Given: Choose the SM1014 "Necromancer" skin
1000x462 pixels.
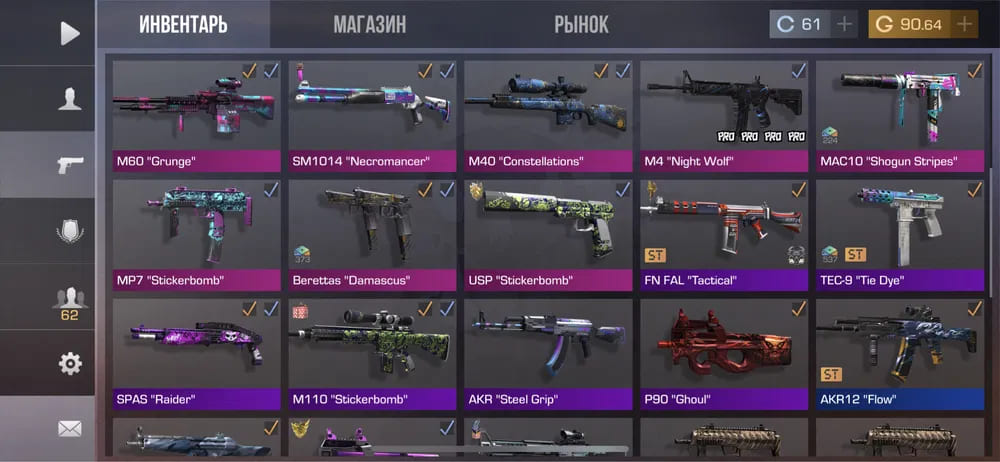Looking at the screenshot, I should pyautogui.click(x=372, y=115).
